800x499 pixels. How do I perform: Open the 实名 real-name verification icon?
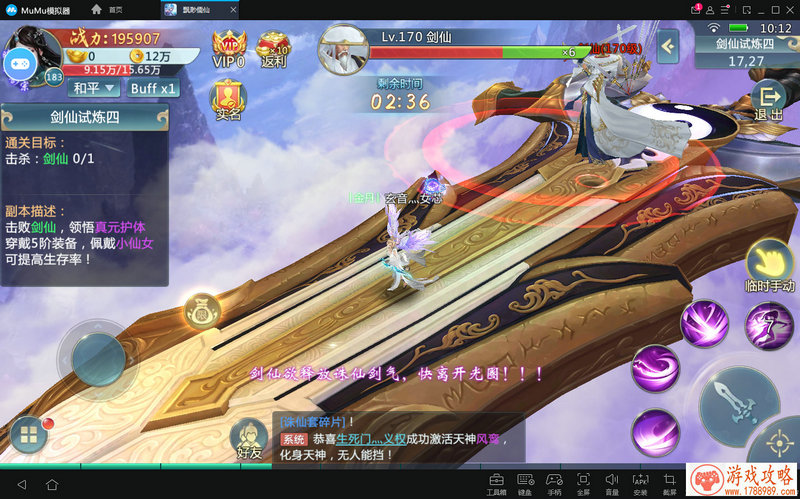(228, 100)
